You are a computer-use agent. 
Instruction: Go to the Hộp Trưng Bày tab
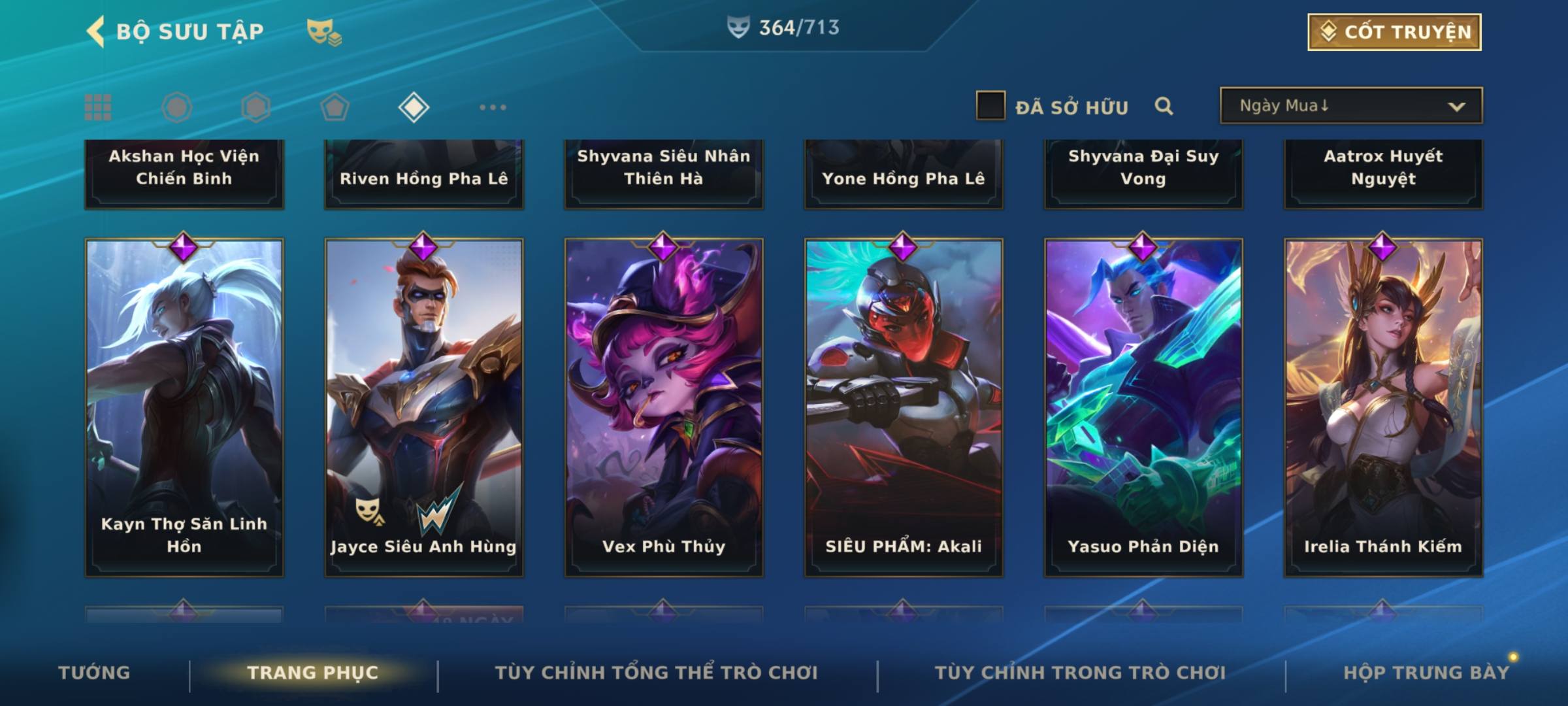tap(1426, 673)
